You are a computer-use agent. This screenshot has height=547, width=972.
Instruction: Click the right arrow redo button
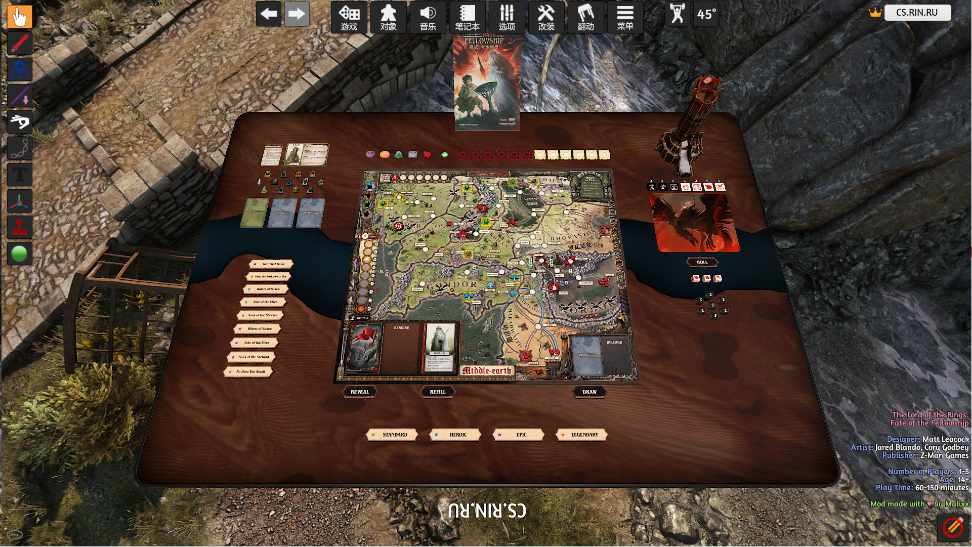click(x=296, y=14)
